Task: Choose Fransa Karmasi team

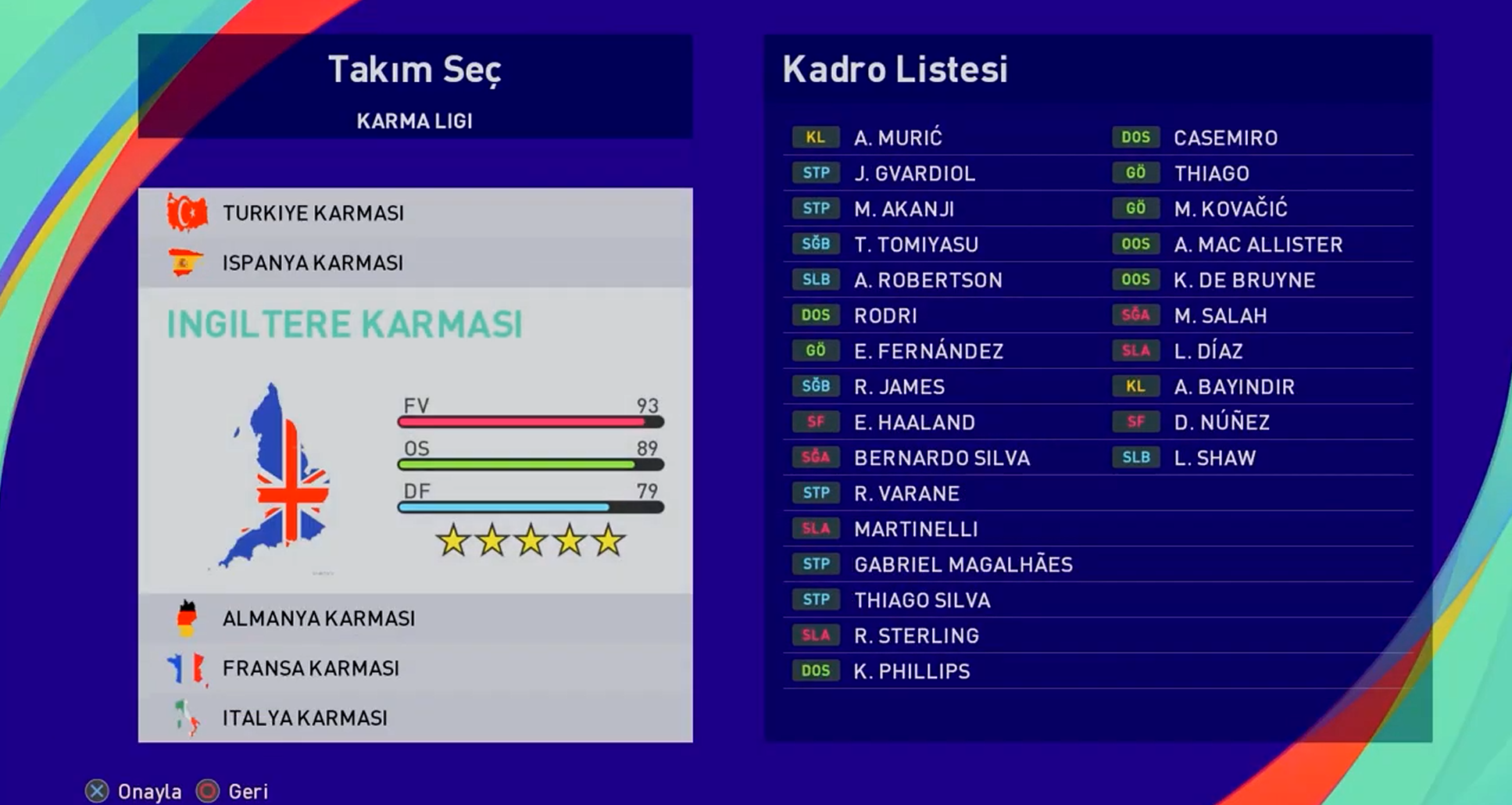Action: pyautogui.click(x=310, y=669)
